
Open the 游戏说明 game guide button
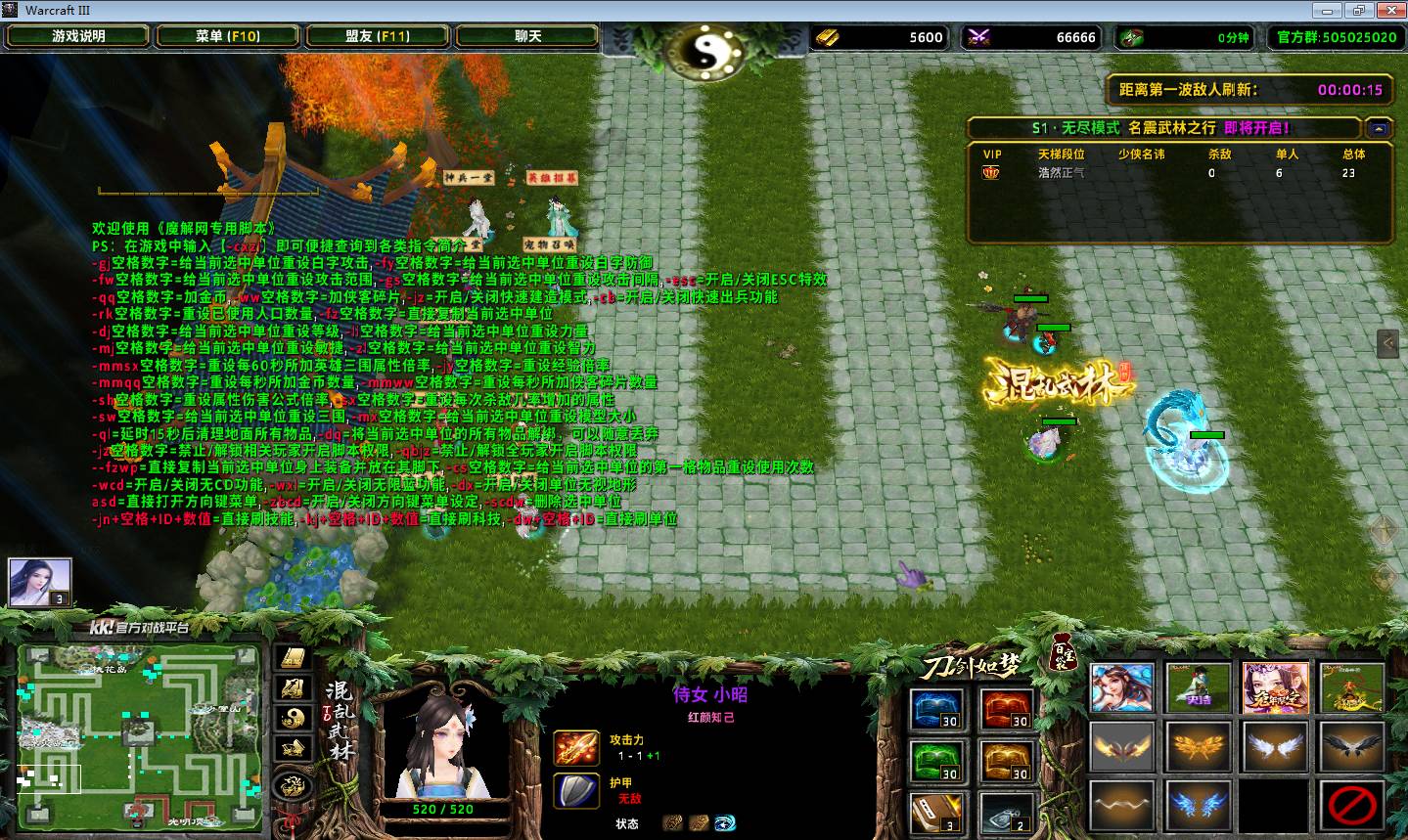78,36
